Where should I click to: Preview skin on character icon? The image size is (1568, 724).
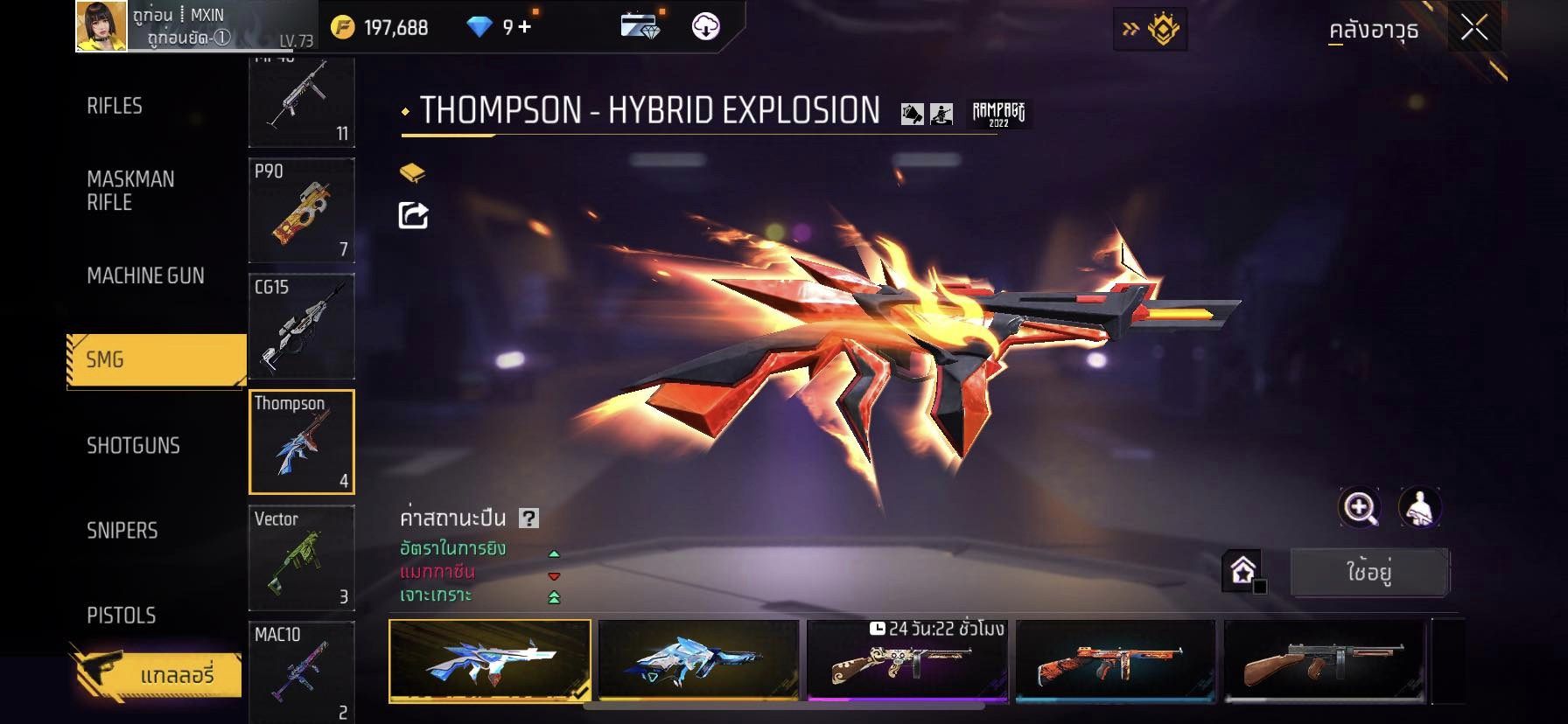[1419, 507]
